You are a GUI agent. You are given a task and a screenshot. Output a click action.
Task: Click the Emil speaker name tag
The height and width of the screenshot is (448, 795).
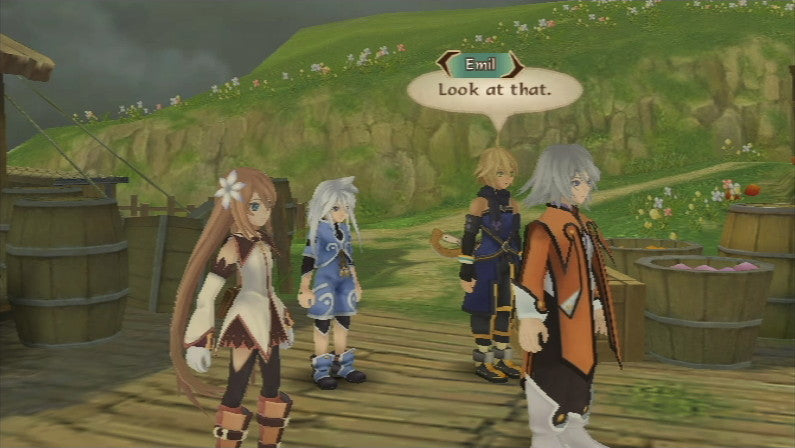click(480, 65)
